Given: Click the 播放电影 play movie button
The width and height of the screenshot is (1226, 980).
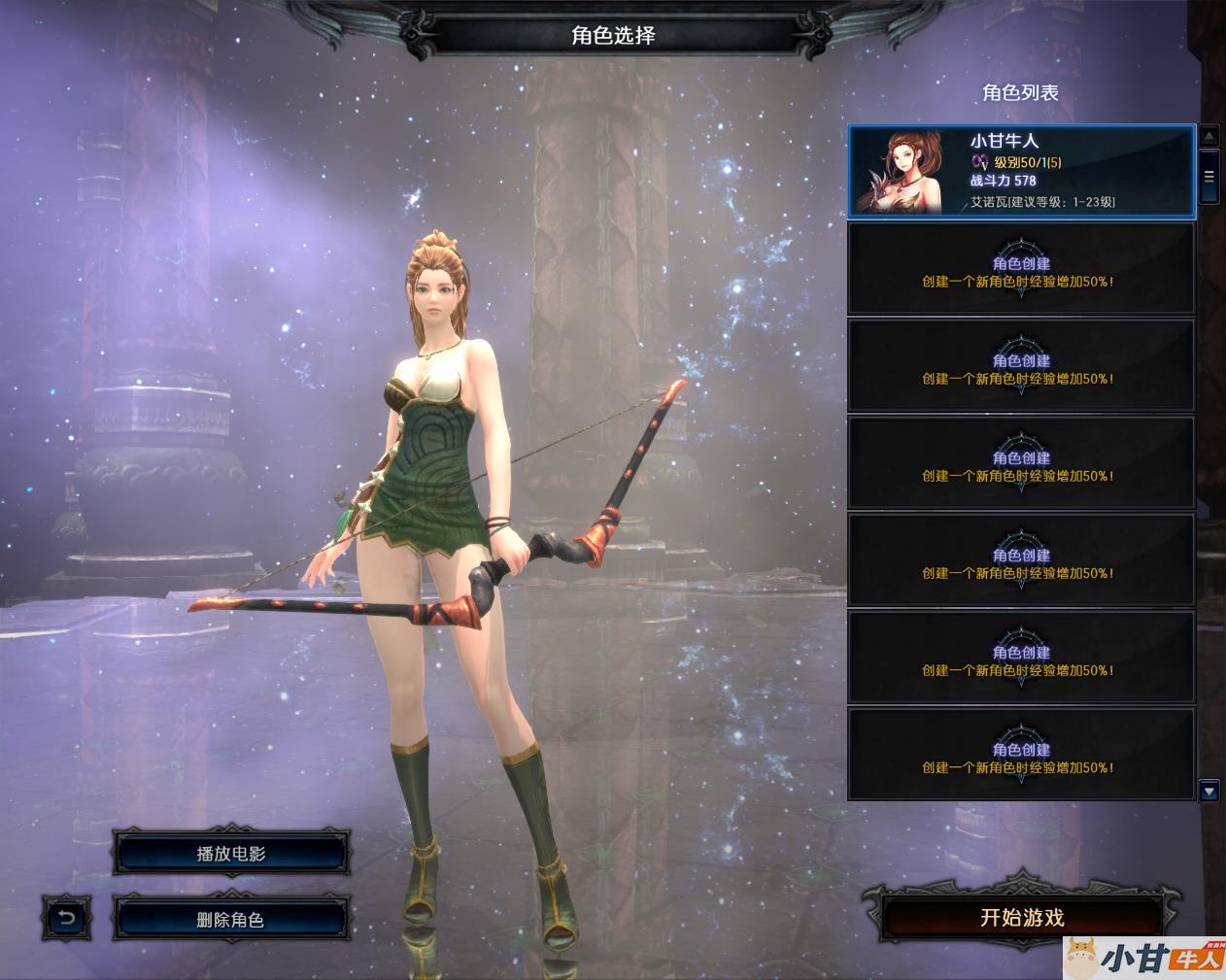Looking at the screenshot, I should (230, 854).
